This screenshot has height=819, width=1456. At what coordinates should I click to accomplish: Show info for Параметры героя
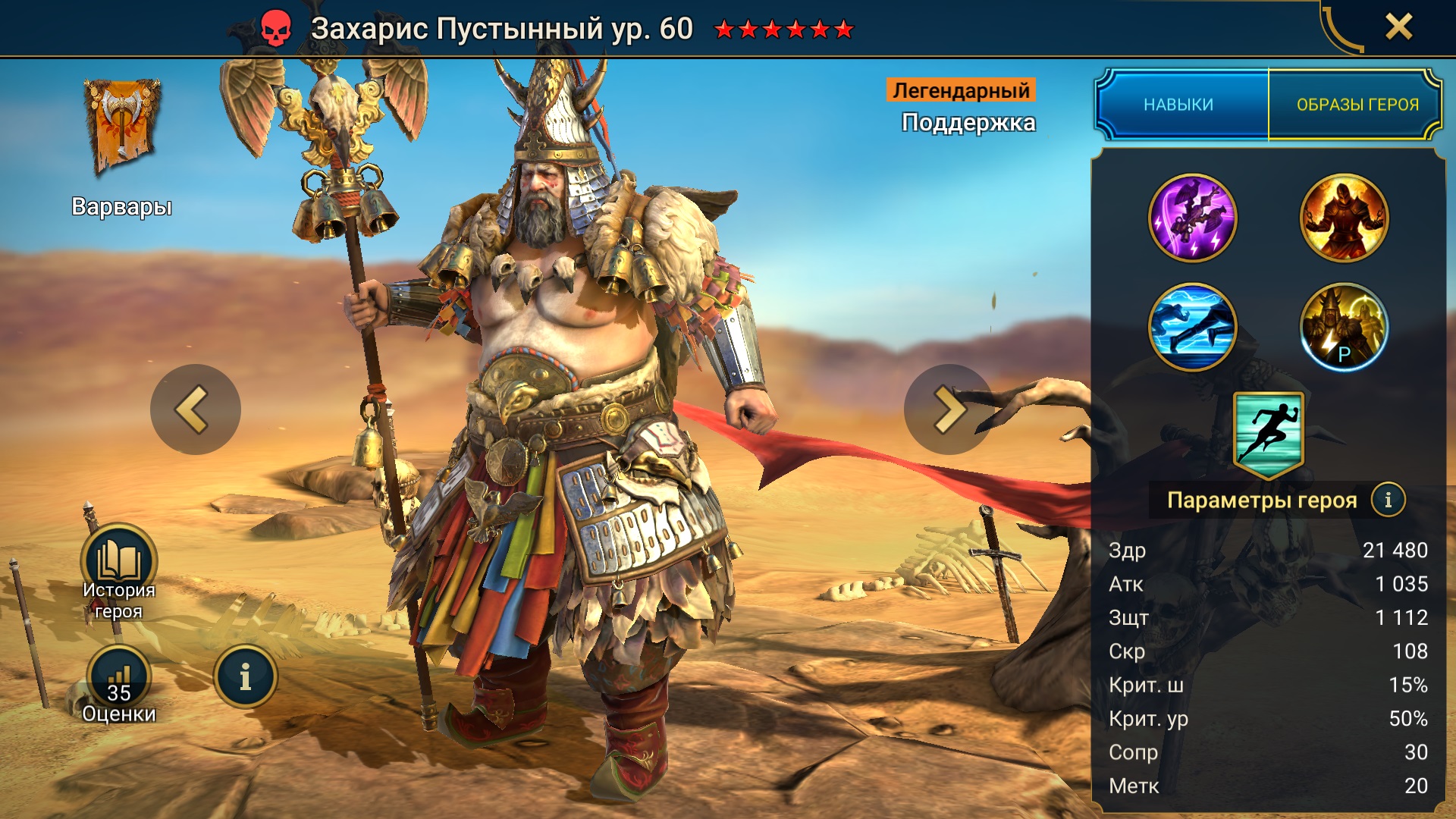point(1388,500)
